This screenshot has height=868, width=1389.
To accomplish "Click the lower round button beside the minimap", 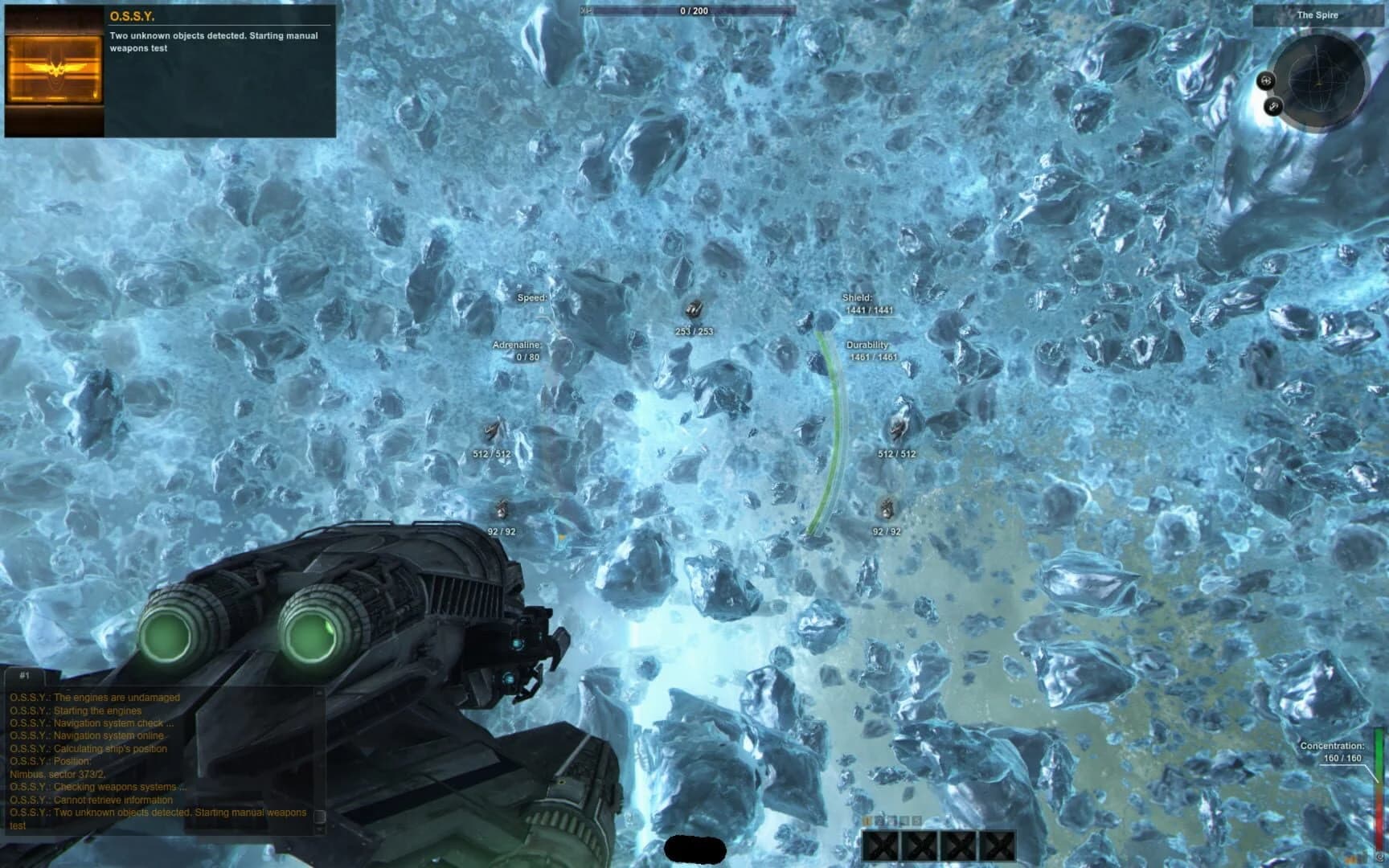I will point(1274,105).
